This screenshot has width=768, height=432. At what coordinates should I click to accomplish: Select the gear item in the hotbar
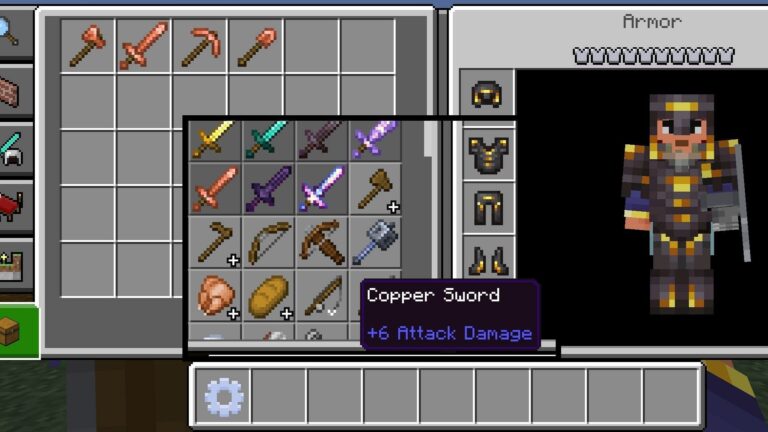(222, 397)
